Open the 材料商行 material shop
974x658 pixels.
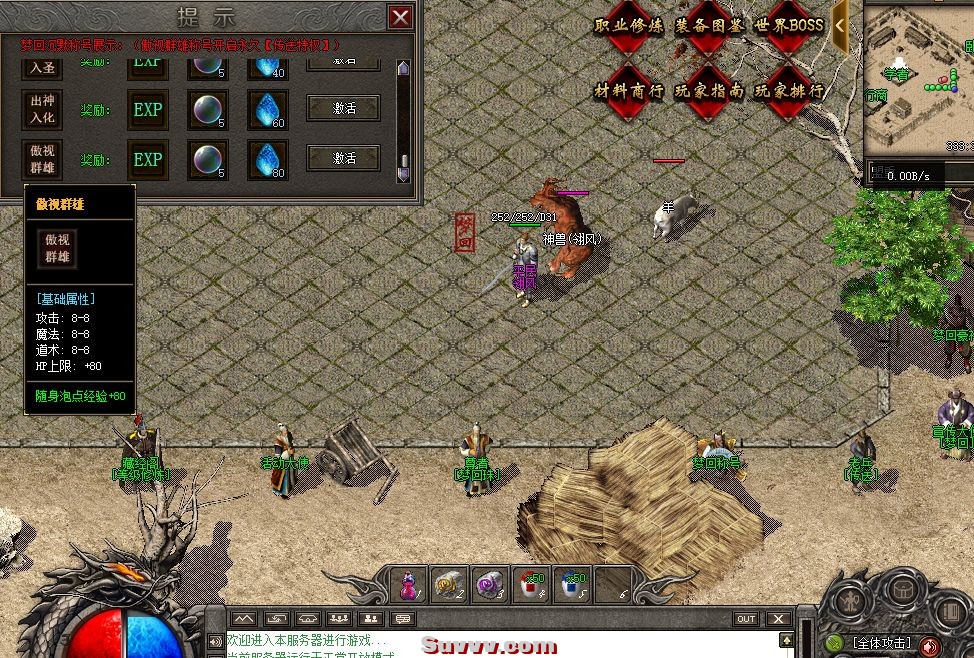tap(628, 90)
